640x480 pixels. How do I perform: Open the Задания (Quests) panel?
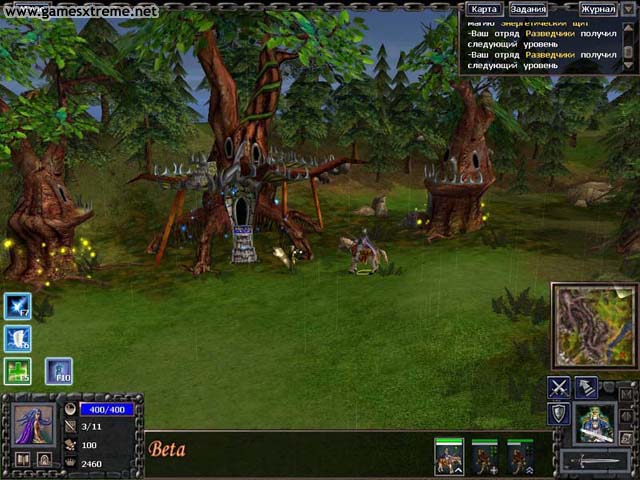coord(527,9)
